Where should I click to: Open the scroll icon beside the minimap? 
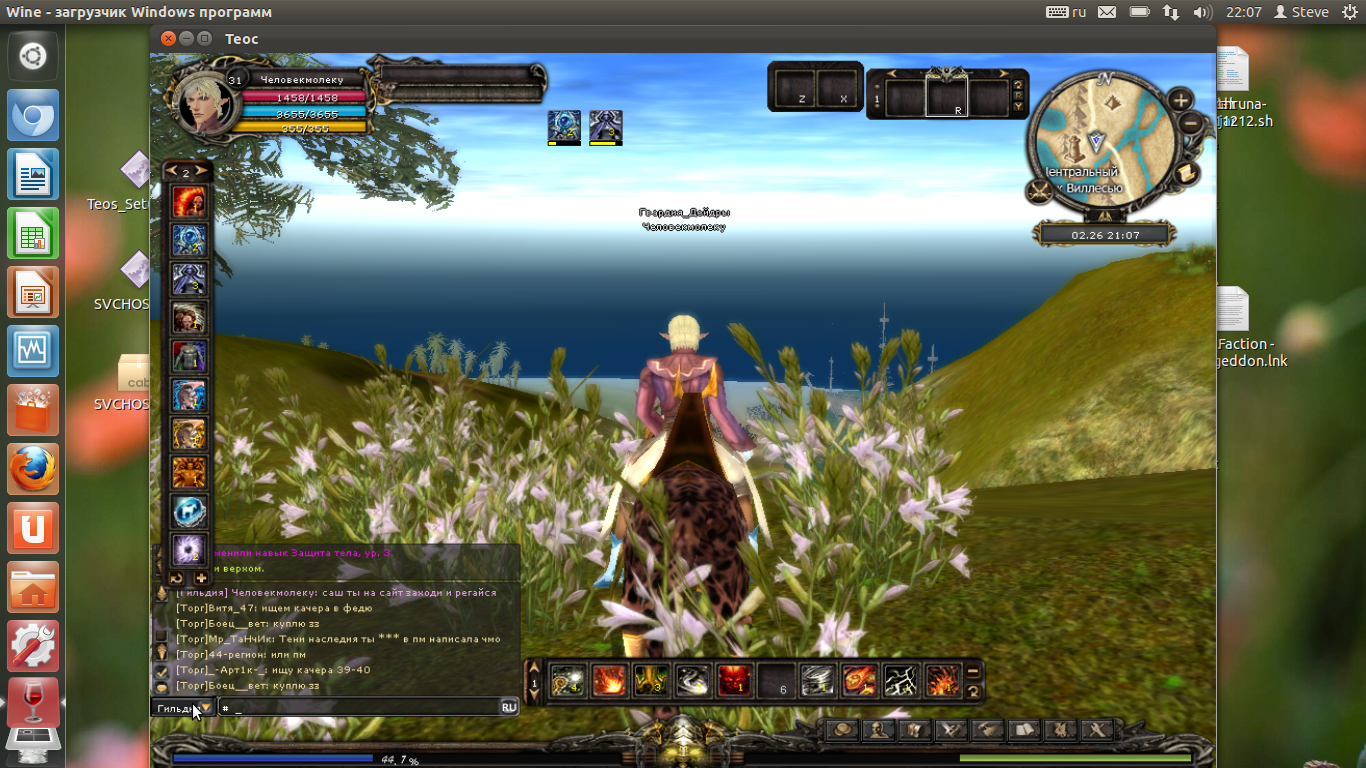1187,173
